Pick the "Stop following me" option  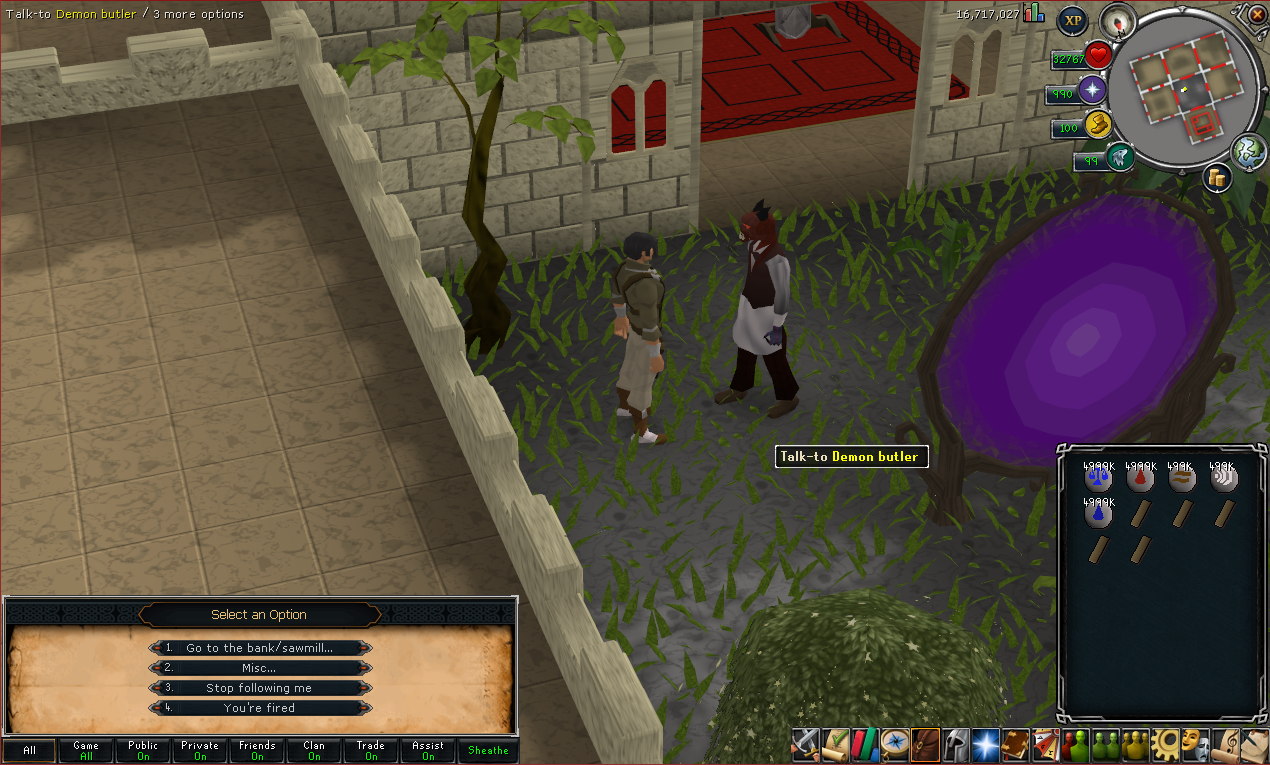[259, 688]
